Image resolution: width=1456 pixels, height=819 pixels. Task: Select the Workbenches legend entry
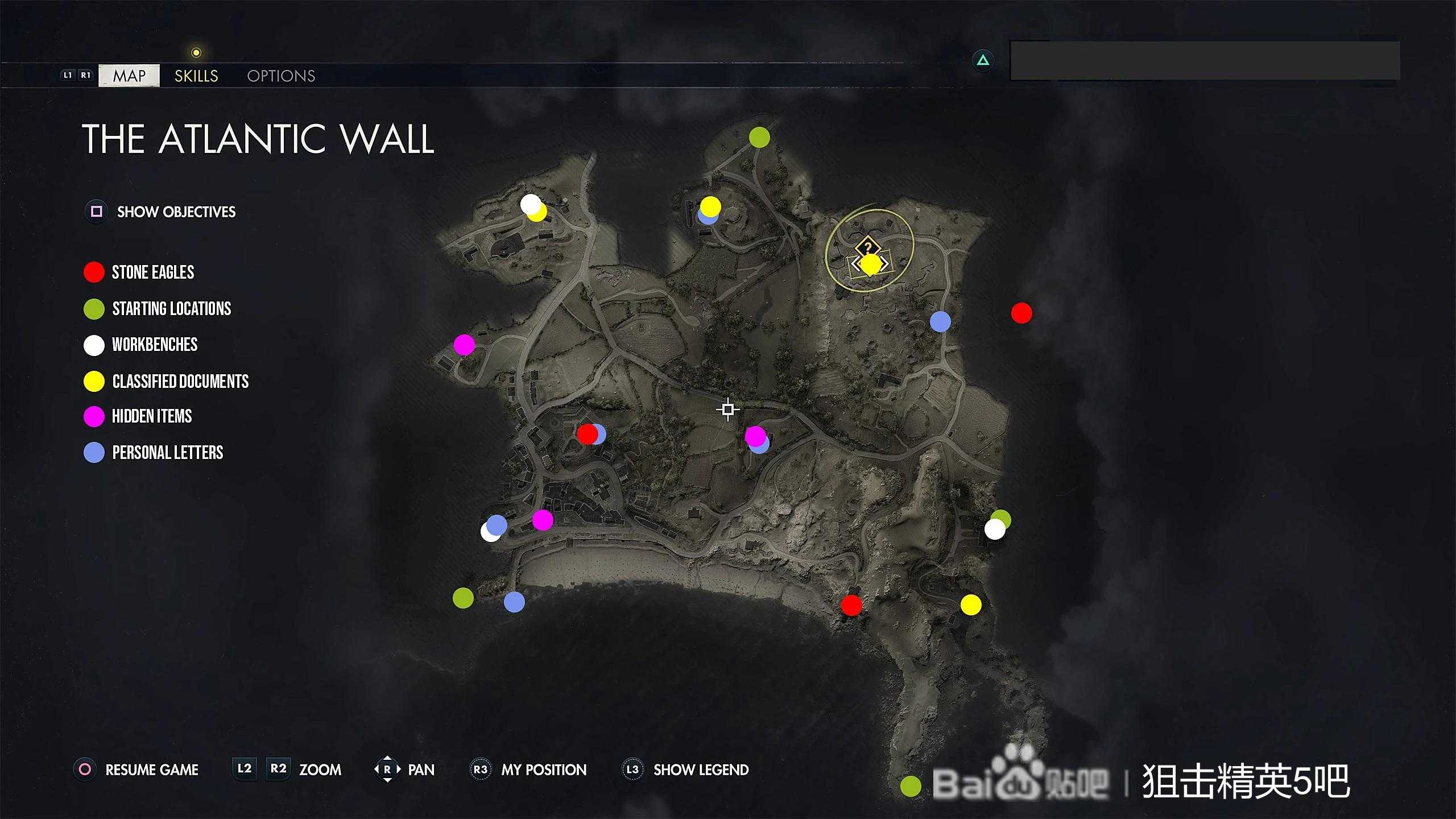pyautogui.click(x=154, y=345)
